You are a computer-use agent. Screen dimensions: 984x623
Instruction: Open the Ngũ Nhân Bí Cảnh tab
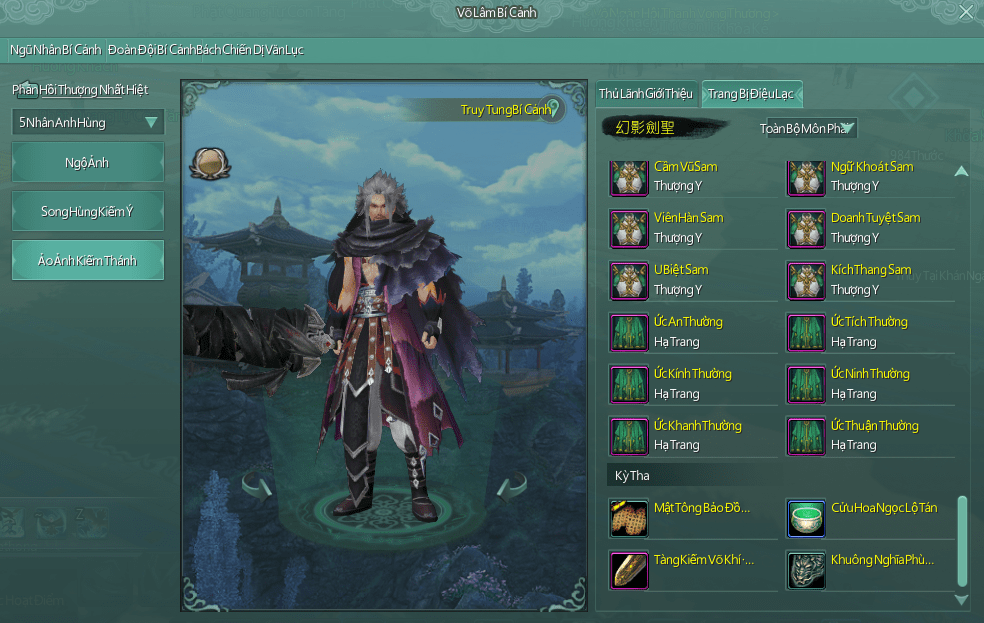[56, 50]
